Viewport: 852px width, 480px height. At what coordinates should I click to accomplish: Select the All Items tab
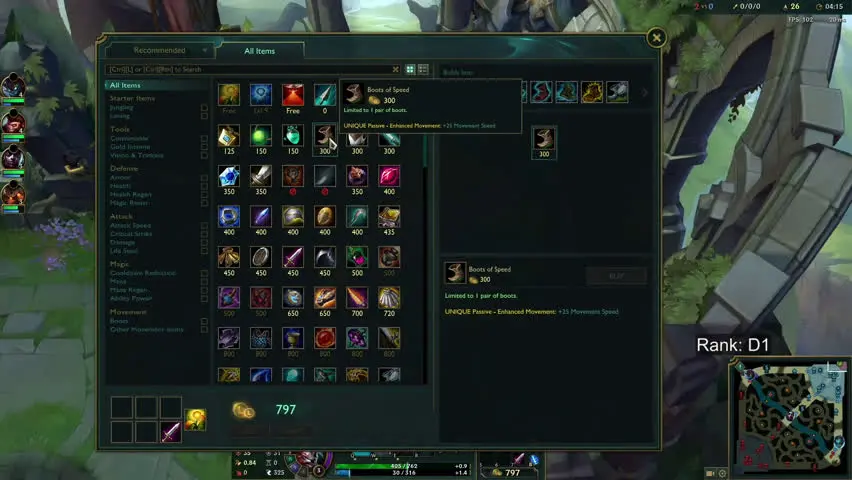click(x=259, y=51)
